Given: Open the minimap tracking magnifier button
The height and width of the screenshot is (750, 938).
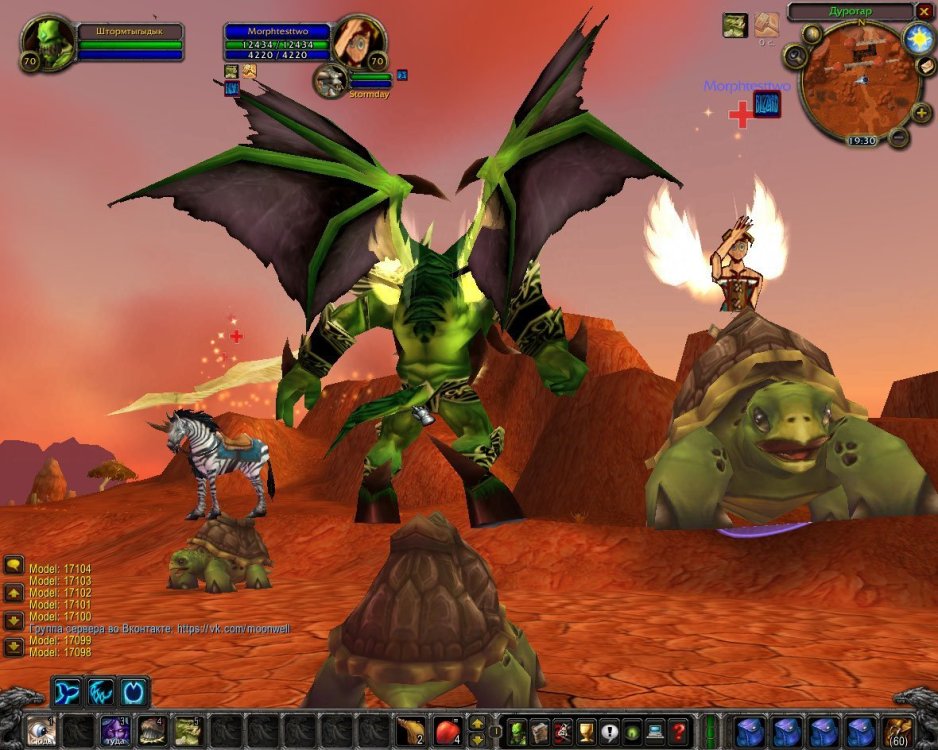Looking at the screenshot, I should [796, 56].
